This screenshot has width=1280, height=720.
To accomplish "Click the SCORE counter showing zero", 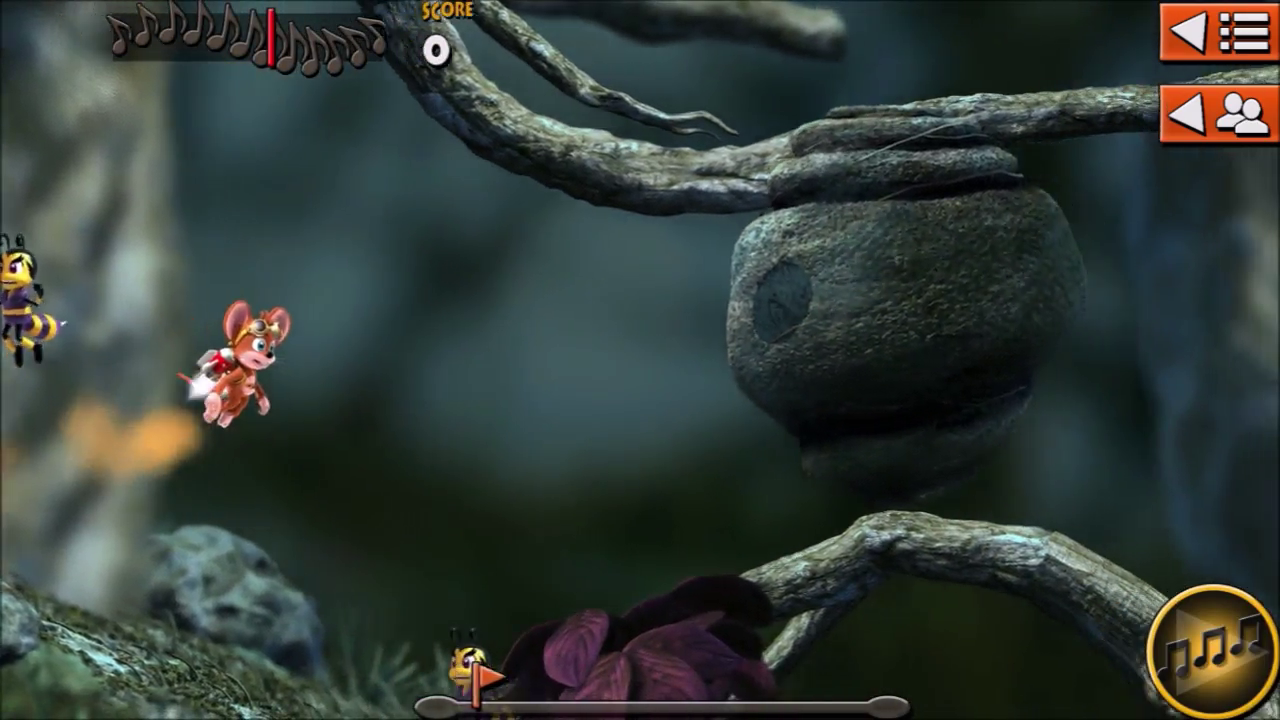I will pyautogui.click(x=437, y=50).
